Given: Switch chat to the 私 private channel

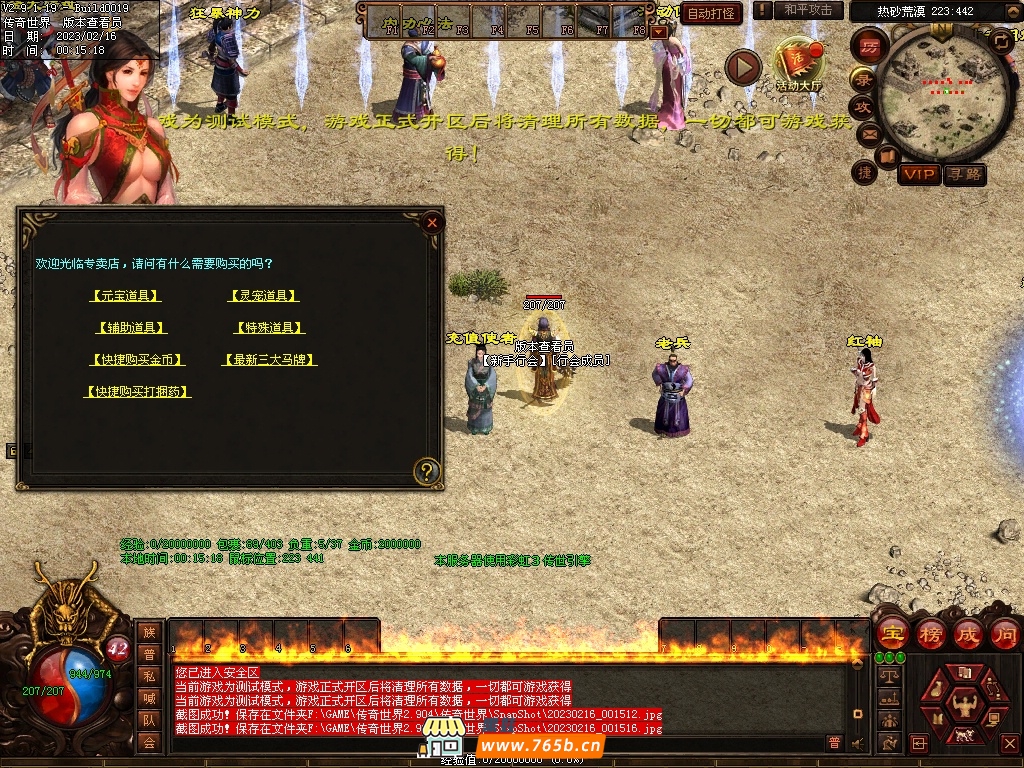Looking at the screenshot, I should (x=149, y=675).
